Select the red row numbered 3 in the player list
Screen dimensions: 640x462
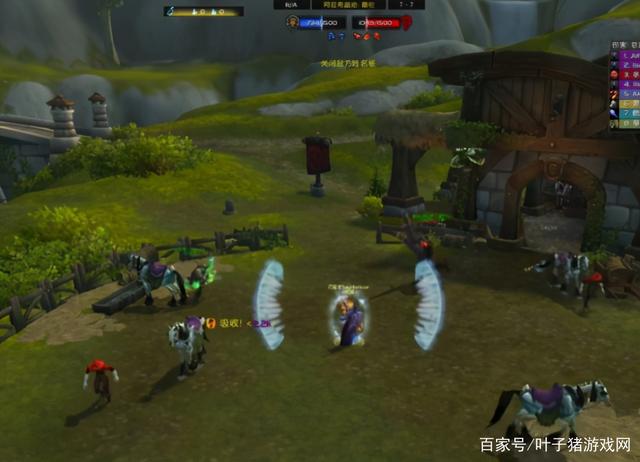pos(630,75)
